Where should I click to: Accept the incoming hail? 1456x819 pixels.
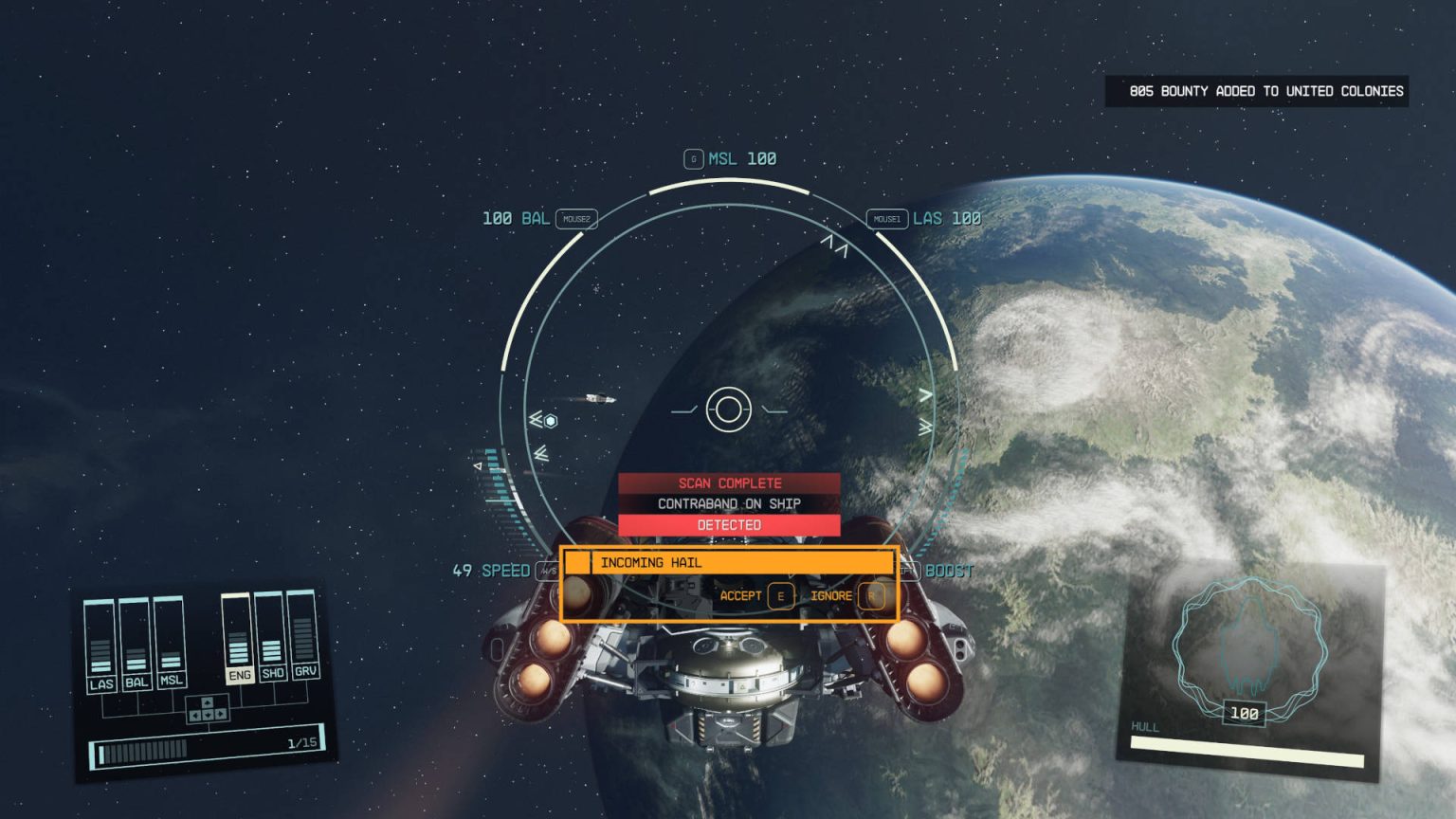point(755,596)
